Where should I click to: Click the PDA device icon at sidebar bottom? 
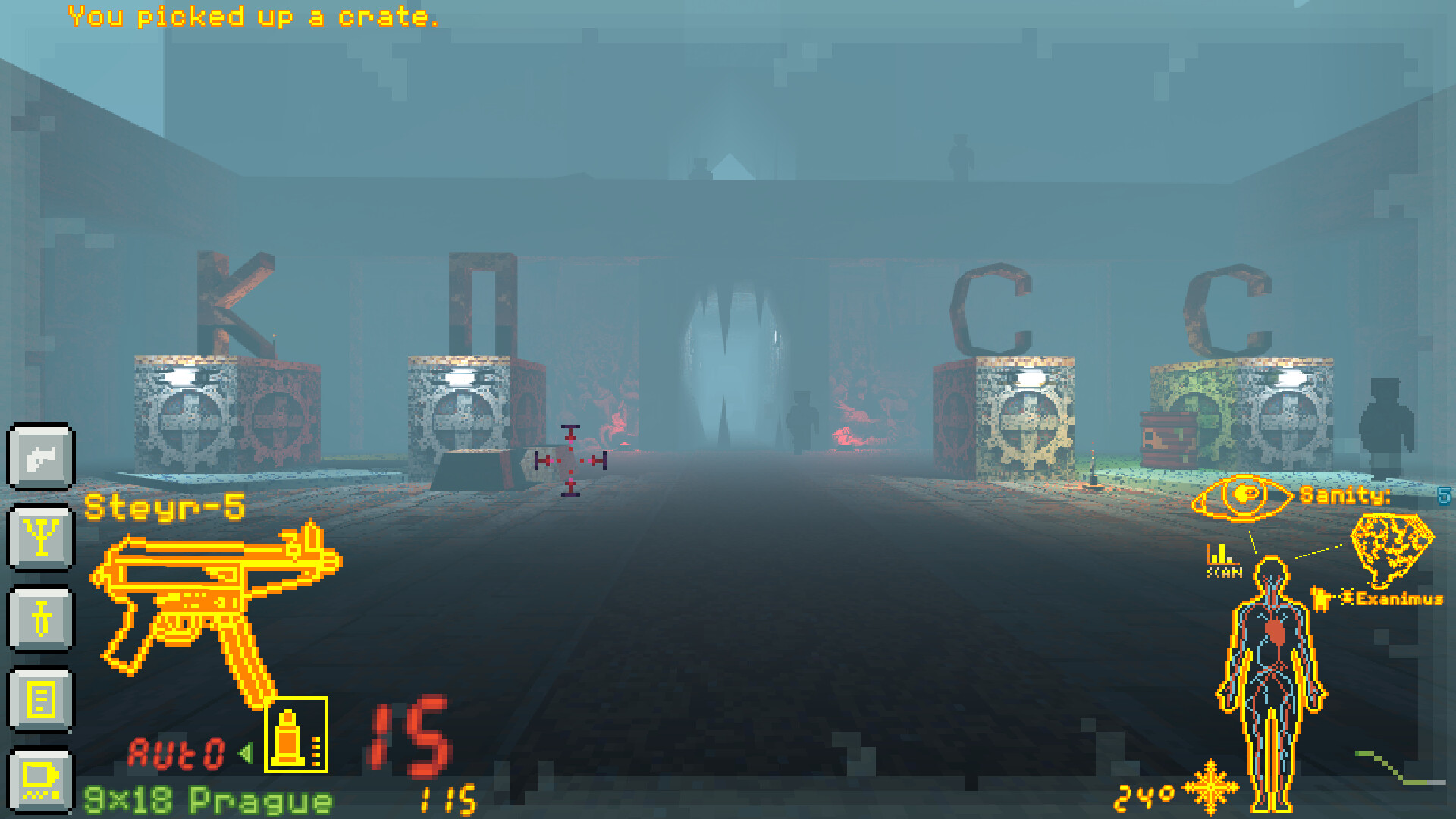pyautogui.click(x=42, y=781)
